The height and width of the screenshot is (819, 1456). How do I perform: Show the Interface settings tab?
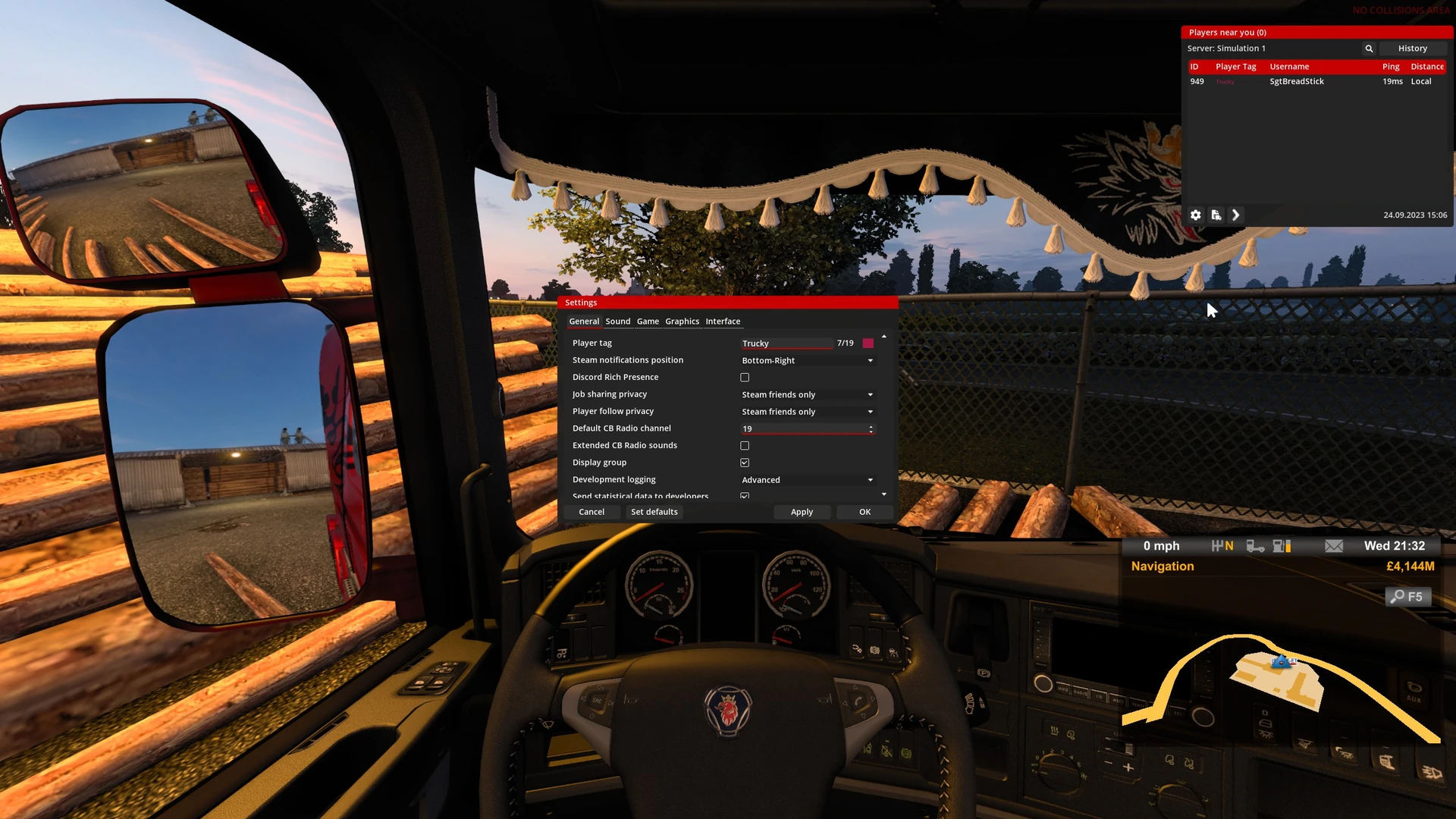[723, 322]
